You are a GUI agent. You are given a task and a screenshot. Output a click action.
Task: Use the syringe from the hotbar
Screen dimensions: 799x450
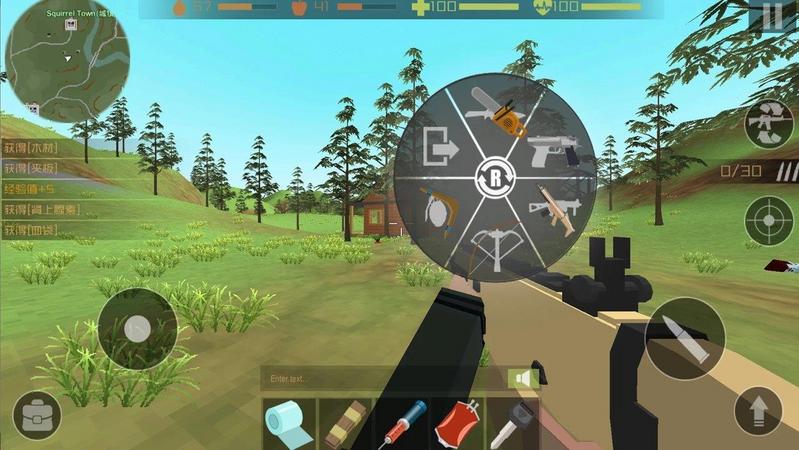[401, 424]
